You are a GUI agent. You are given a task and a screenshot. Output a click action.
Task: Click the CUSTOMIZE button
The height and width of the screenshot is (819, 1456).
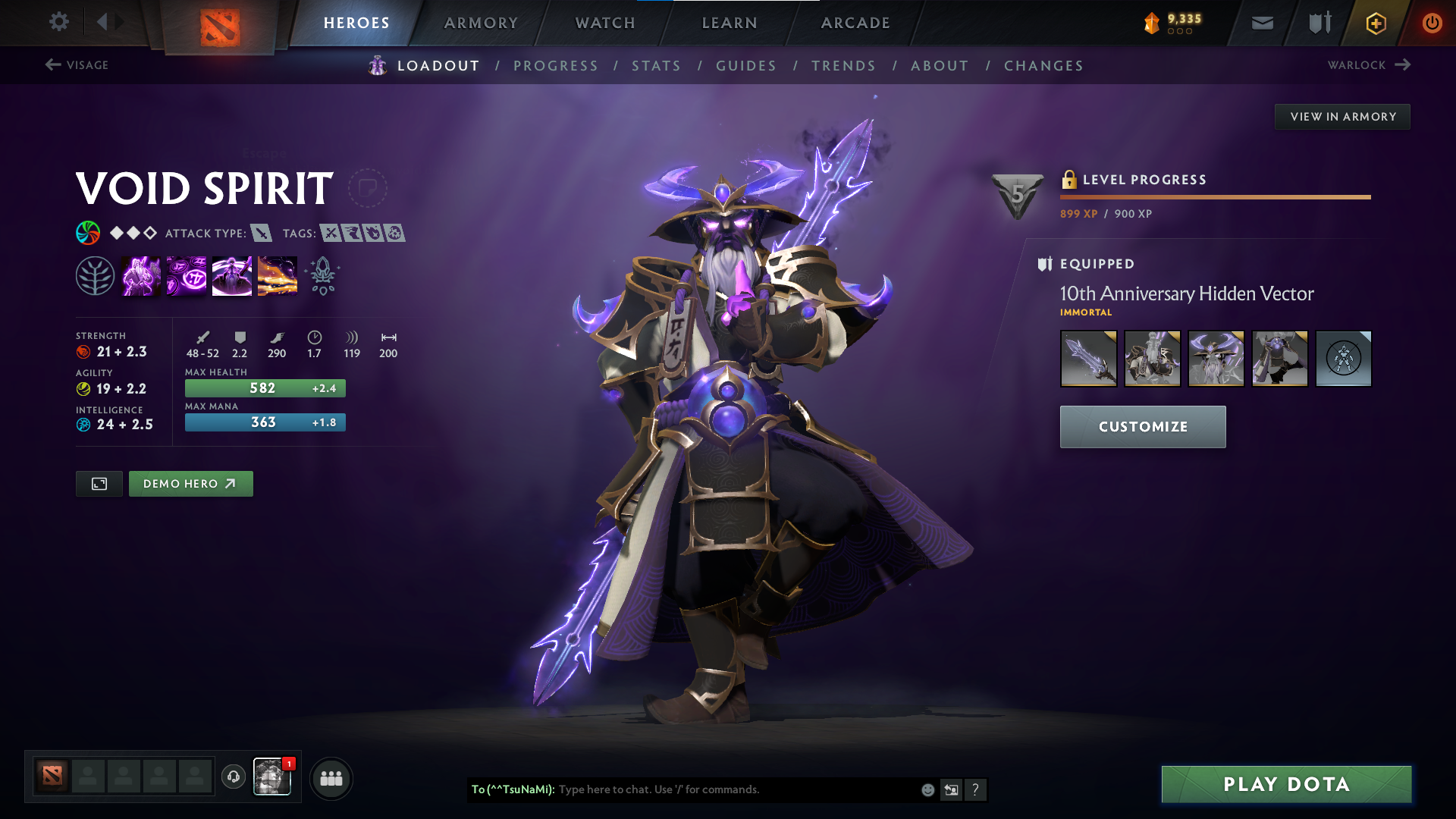click(x=1142, y=426)
